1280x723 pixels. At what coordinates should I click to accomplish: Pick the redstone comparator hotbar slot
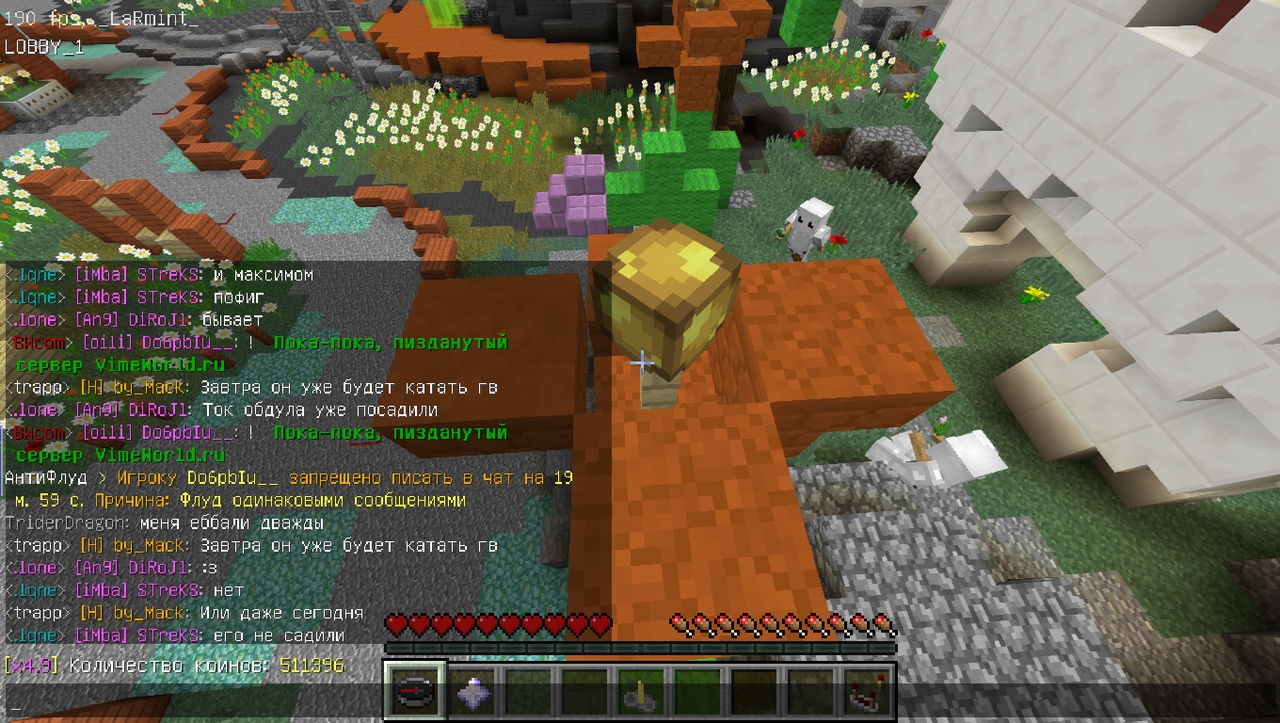point(864,691)
